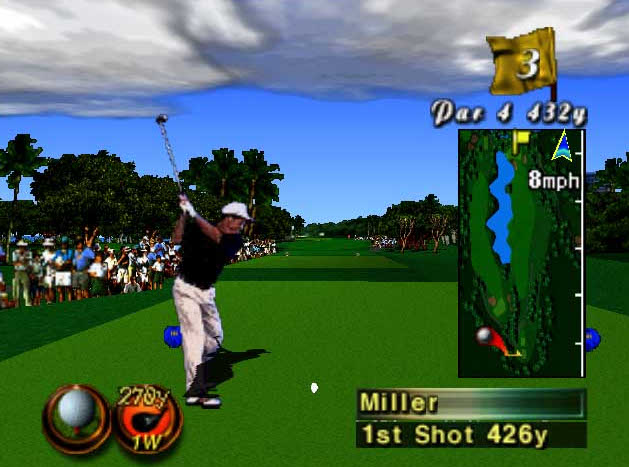Select the 1W driver club icon
The image size is (629, 467).
(x=146, y=417)
